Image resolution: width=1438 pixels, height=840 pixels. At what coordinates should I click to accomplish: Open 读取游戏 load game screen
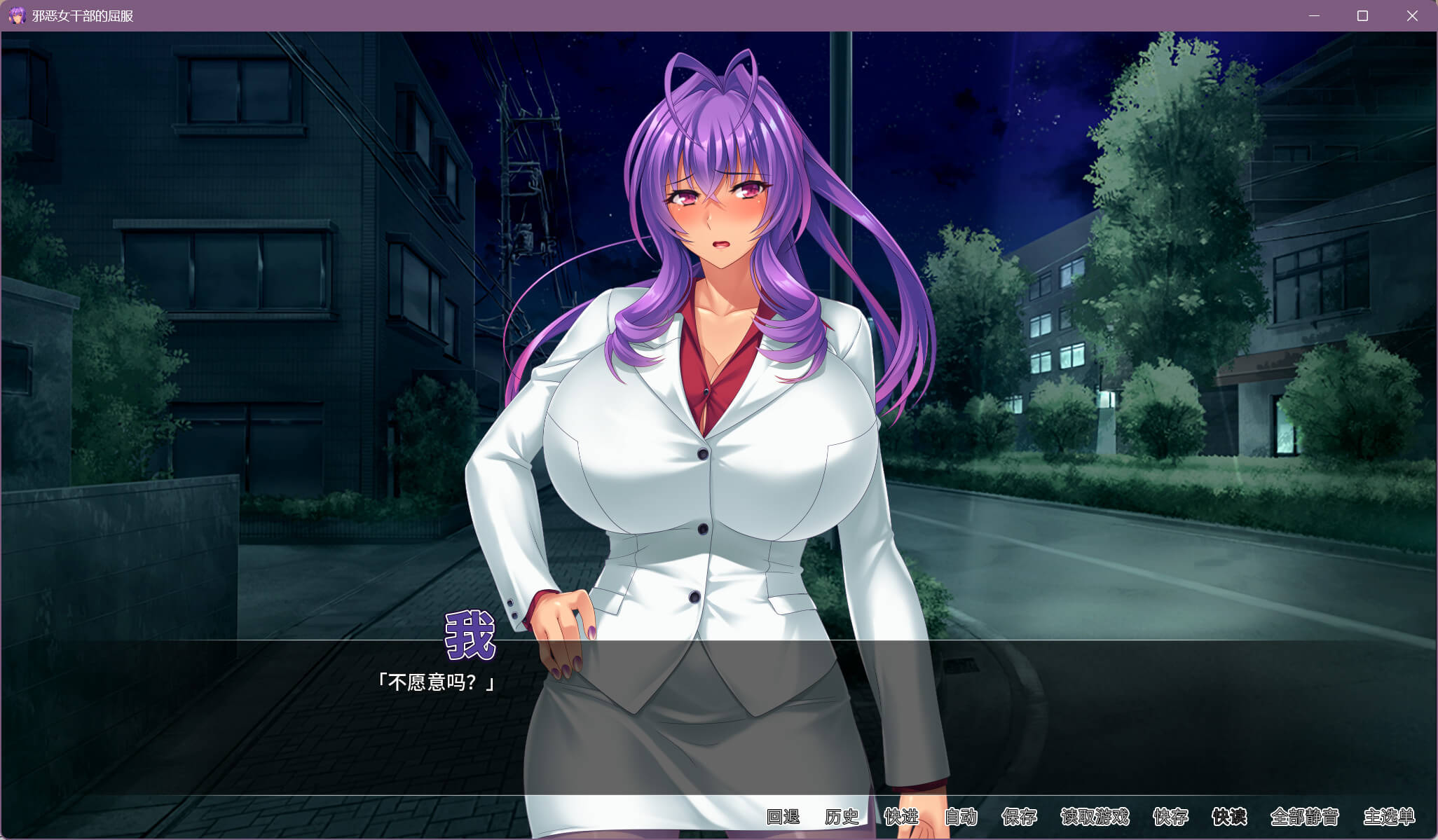(1095, 817)
